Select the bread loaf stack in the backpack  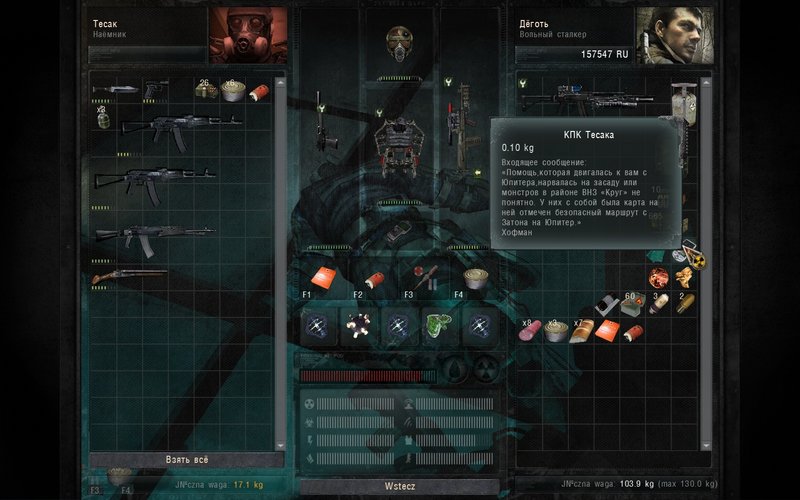[583, 331]
